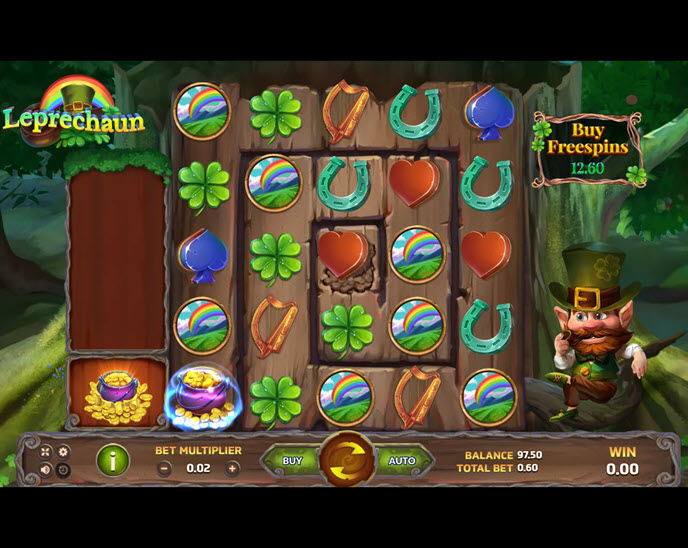Mute sound with the speaker icon
688x548 pixels.
[x=45, y=470]
